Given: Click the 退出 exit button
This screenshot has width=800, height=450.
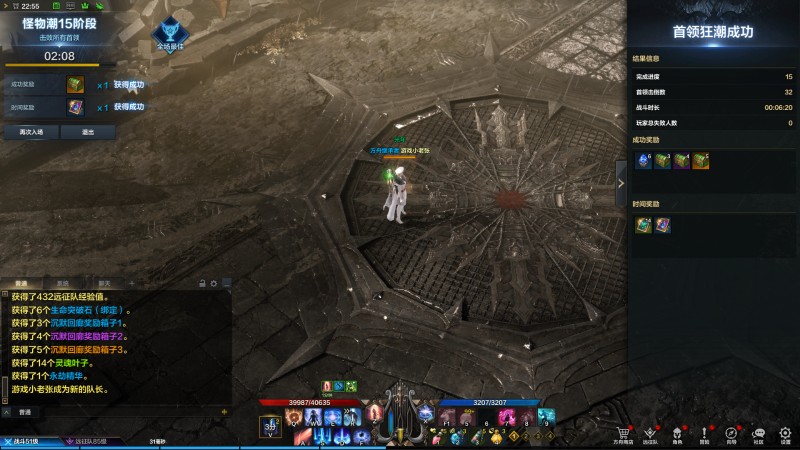Looking at the screenshot, I should pos(88,131).
